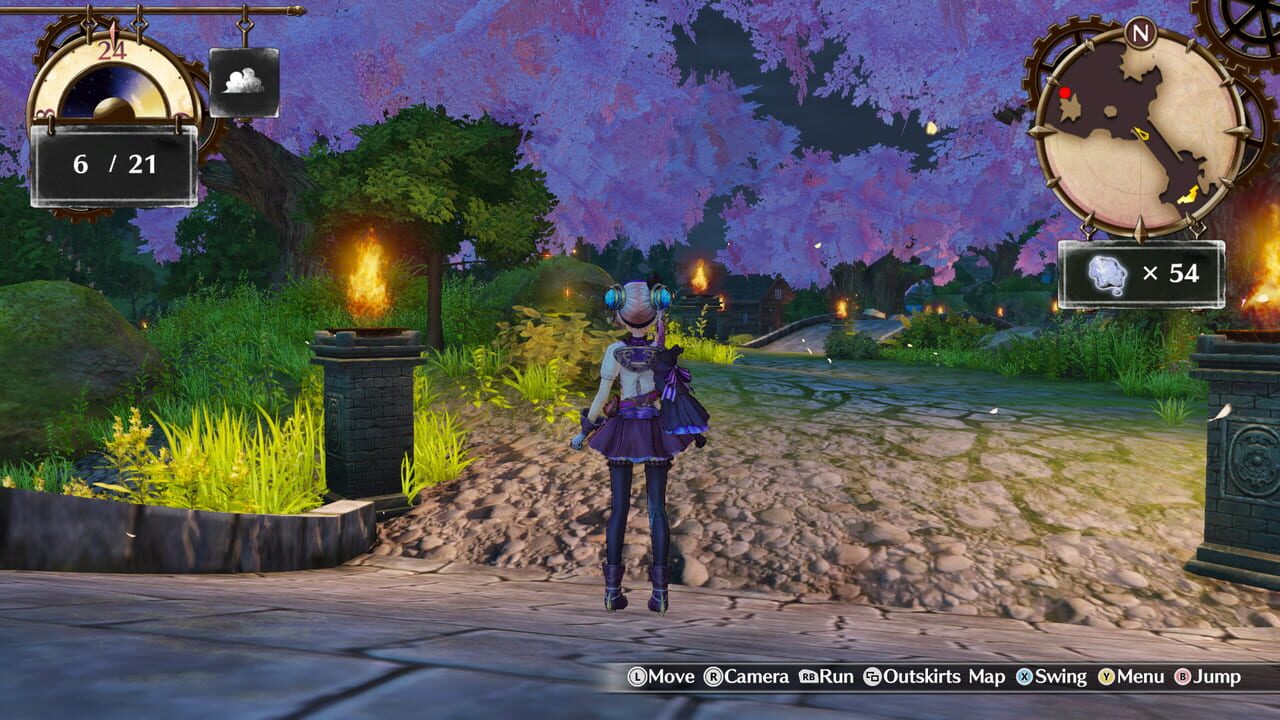Click the R Camera control icon
The height and width of the screenshot is (720, 1280).
click(715, 676)
